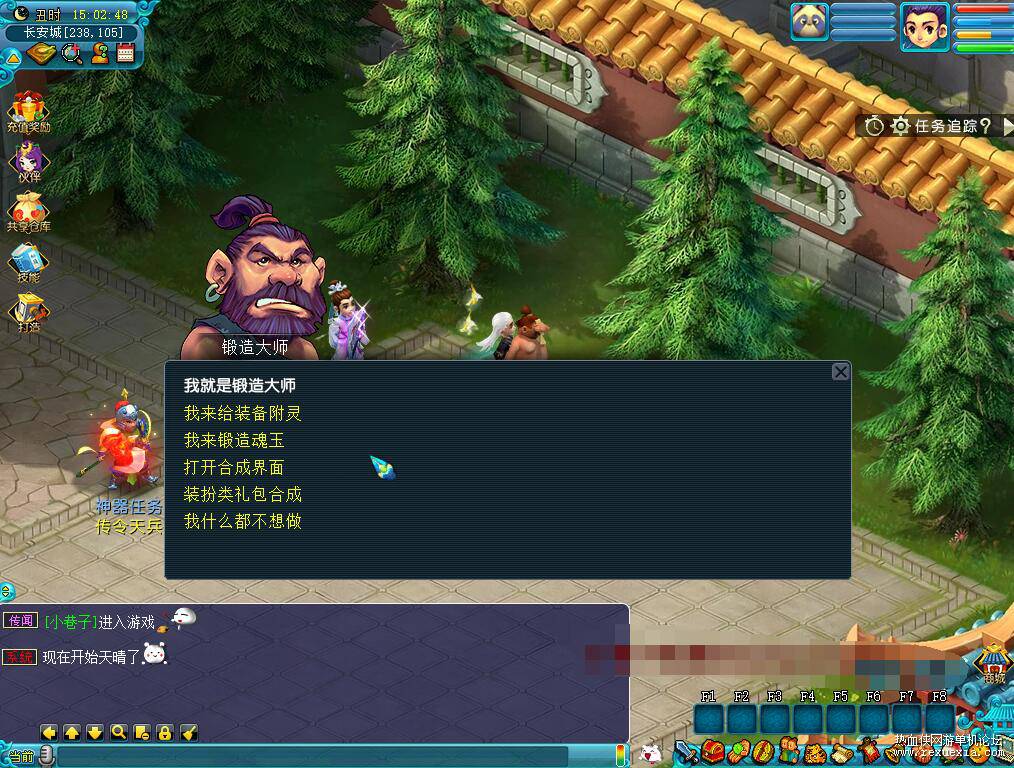1014x768 pixels.
Task: Decline with "我什么都不想做"
Action: click(x=242, y=521)
